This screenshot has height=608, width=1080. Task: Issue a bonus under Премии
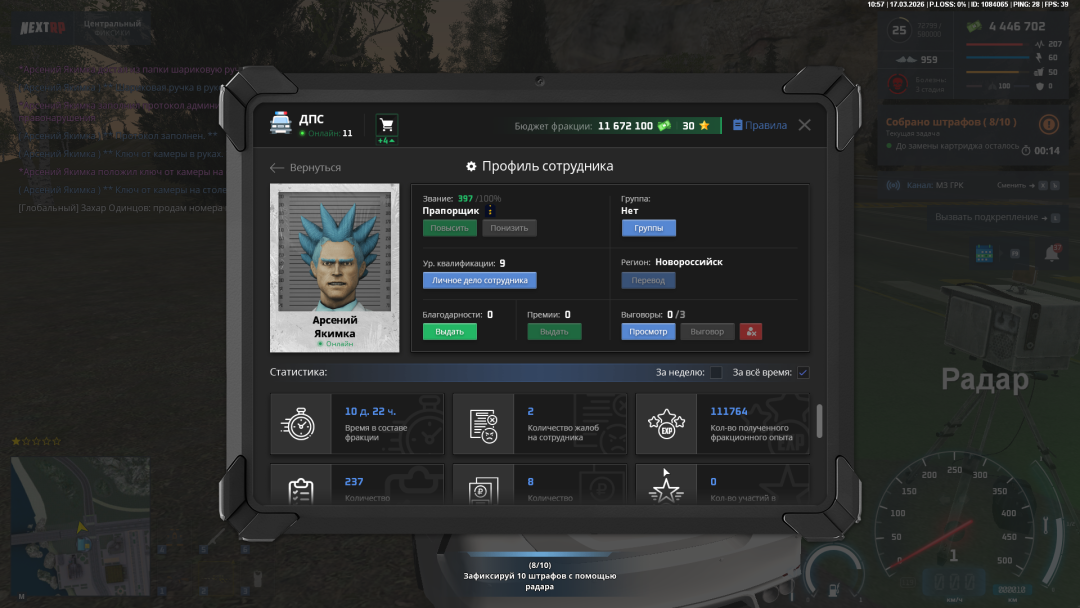click(x=554, y=331)
